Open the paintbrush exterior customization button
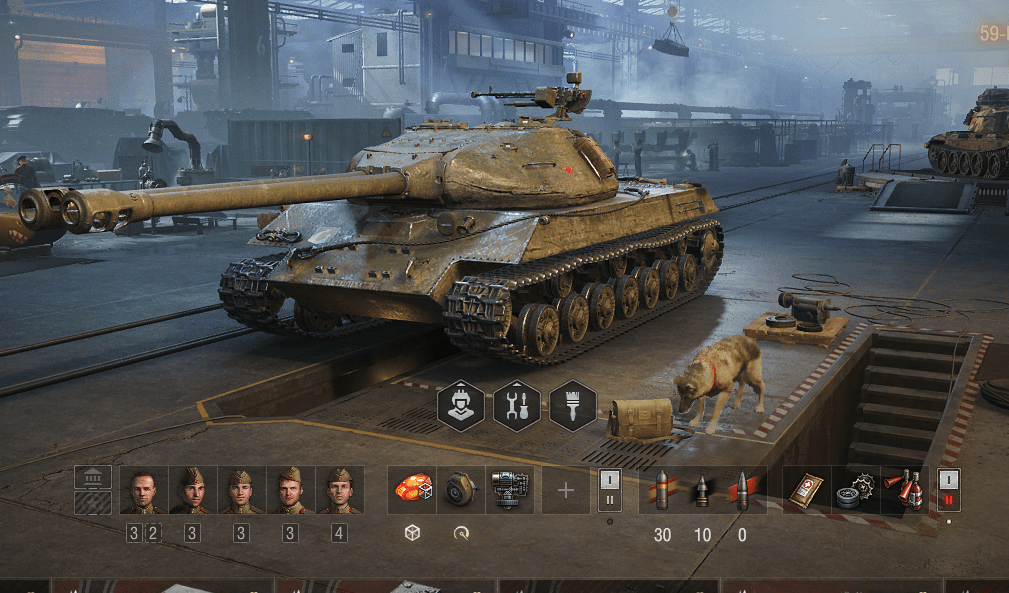Screen dimensions: 1009x593 (x=573, y=406)
